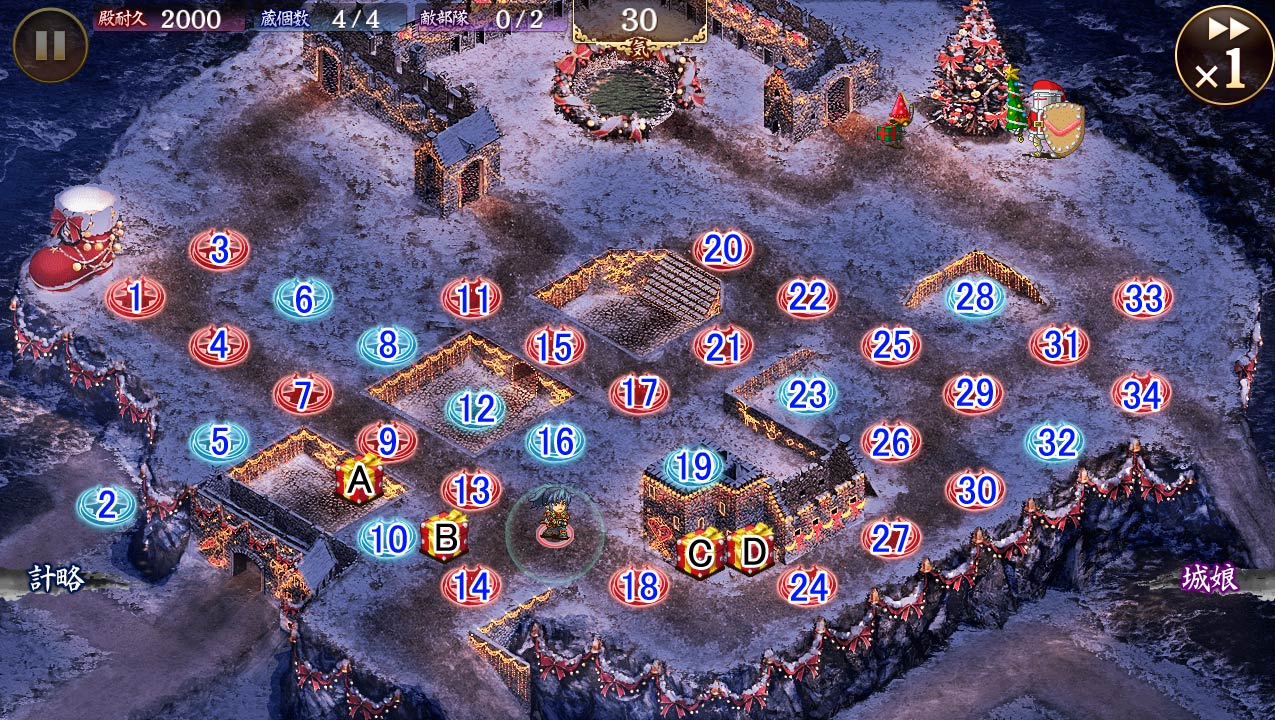The height and width of the screenshot is (720, 1275).
Task: Select blue placement tile 2
Action: pos(107,506)
